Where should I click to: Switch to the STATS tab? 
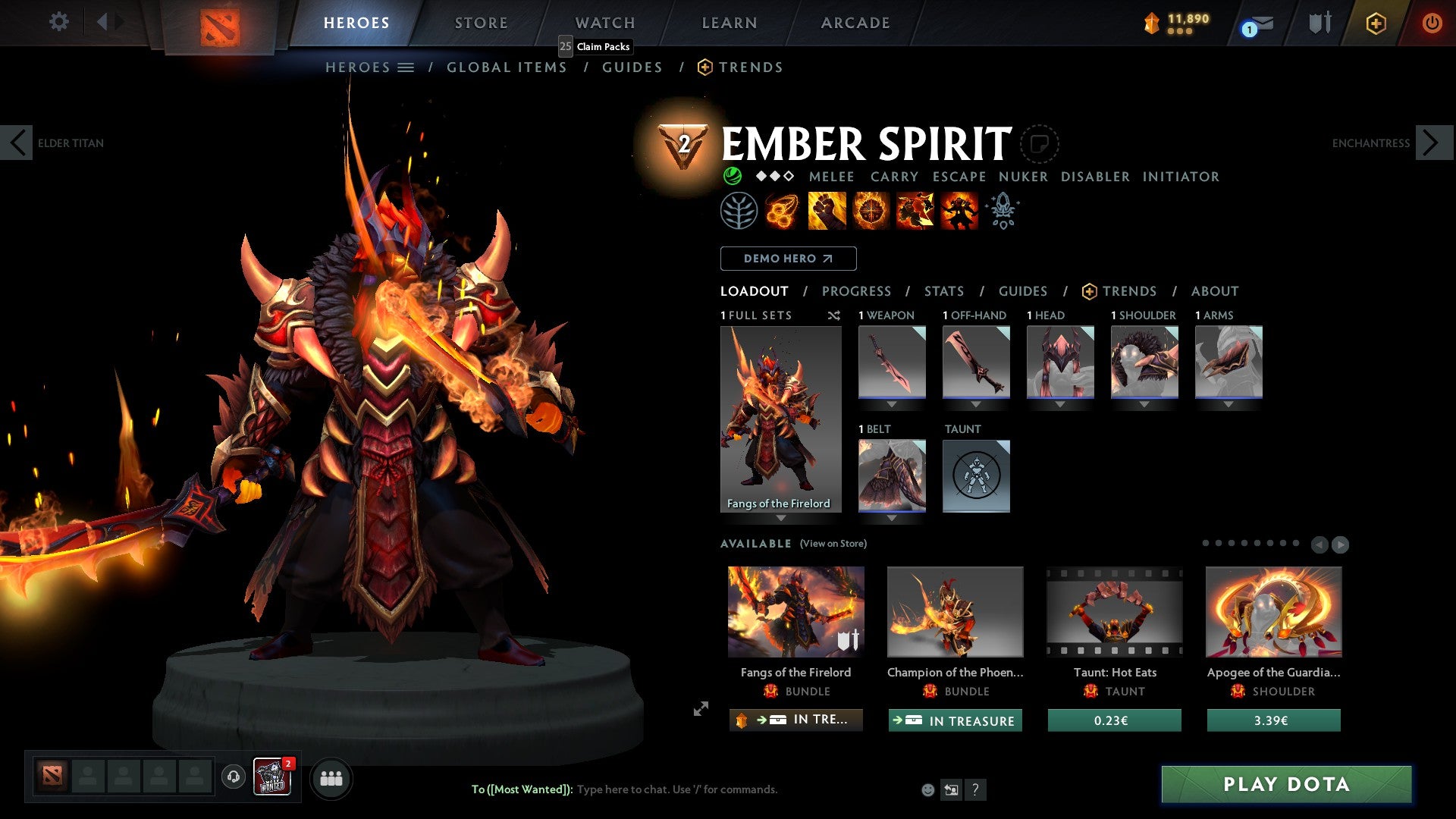943,291
